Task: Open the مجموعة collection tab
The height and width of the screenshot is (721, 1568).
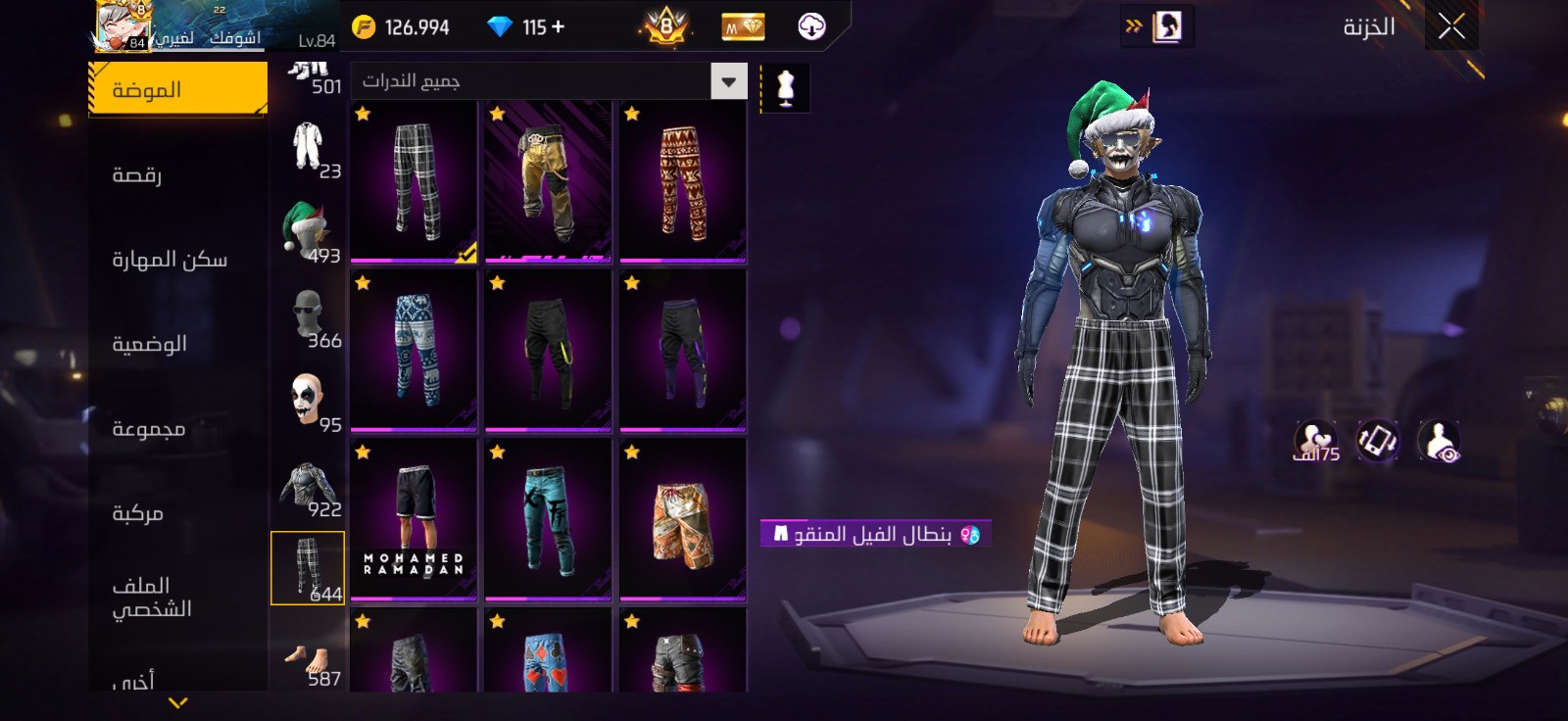Action: pyautogui.click(x=148, y=429)
